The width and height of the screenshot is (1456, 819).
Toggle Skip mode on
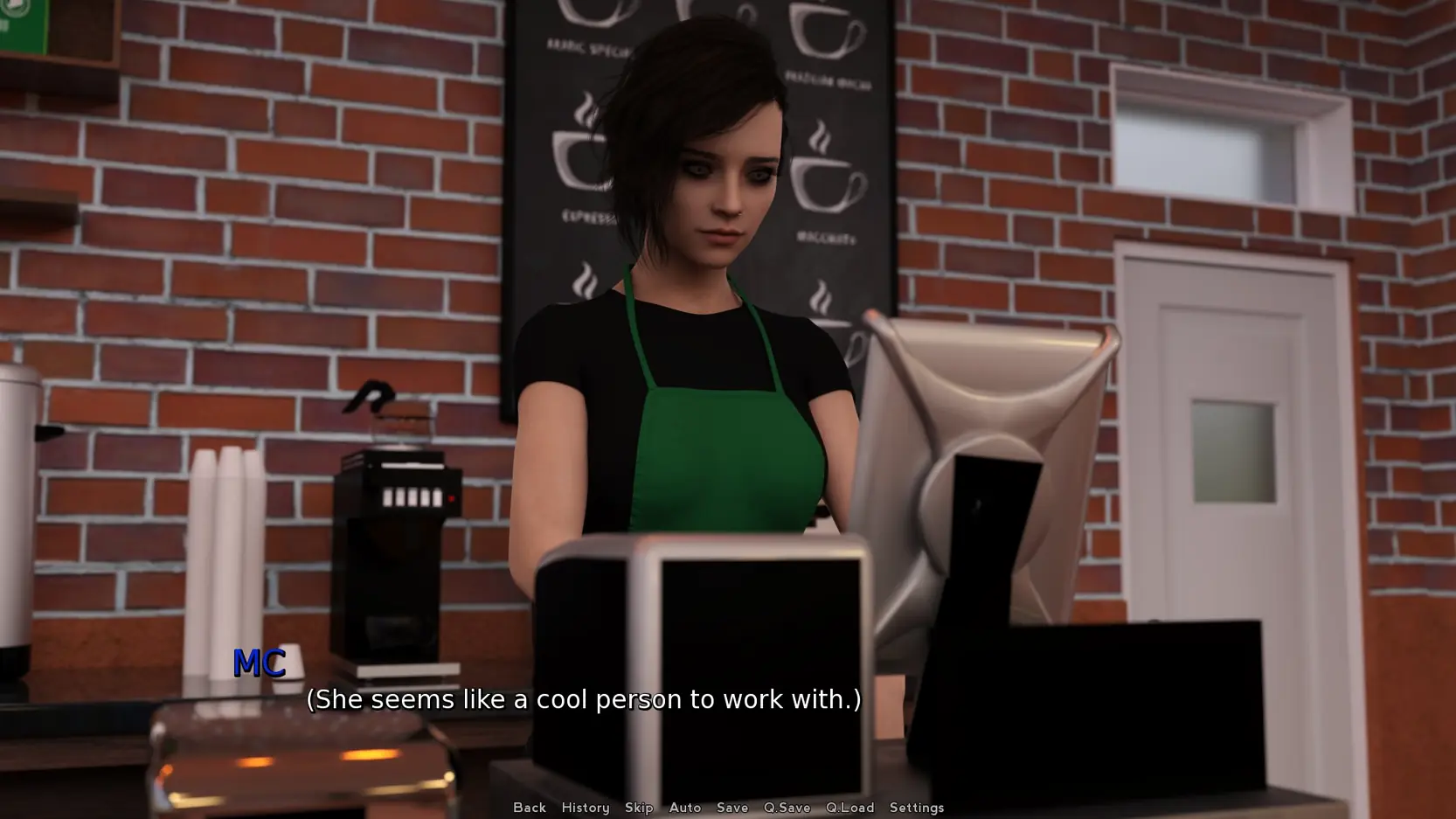point(639,808)
